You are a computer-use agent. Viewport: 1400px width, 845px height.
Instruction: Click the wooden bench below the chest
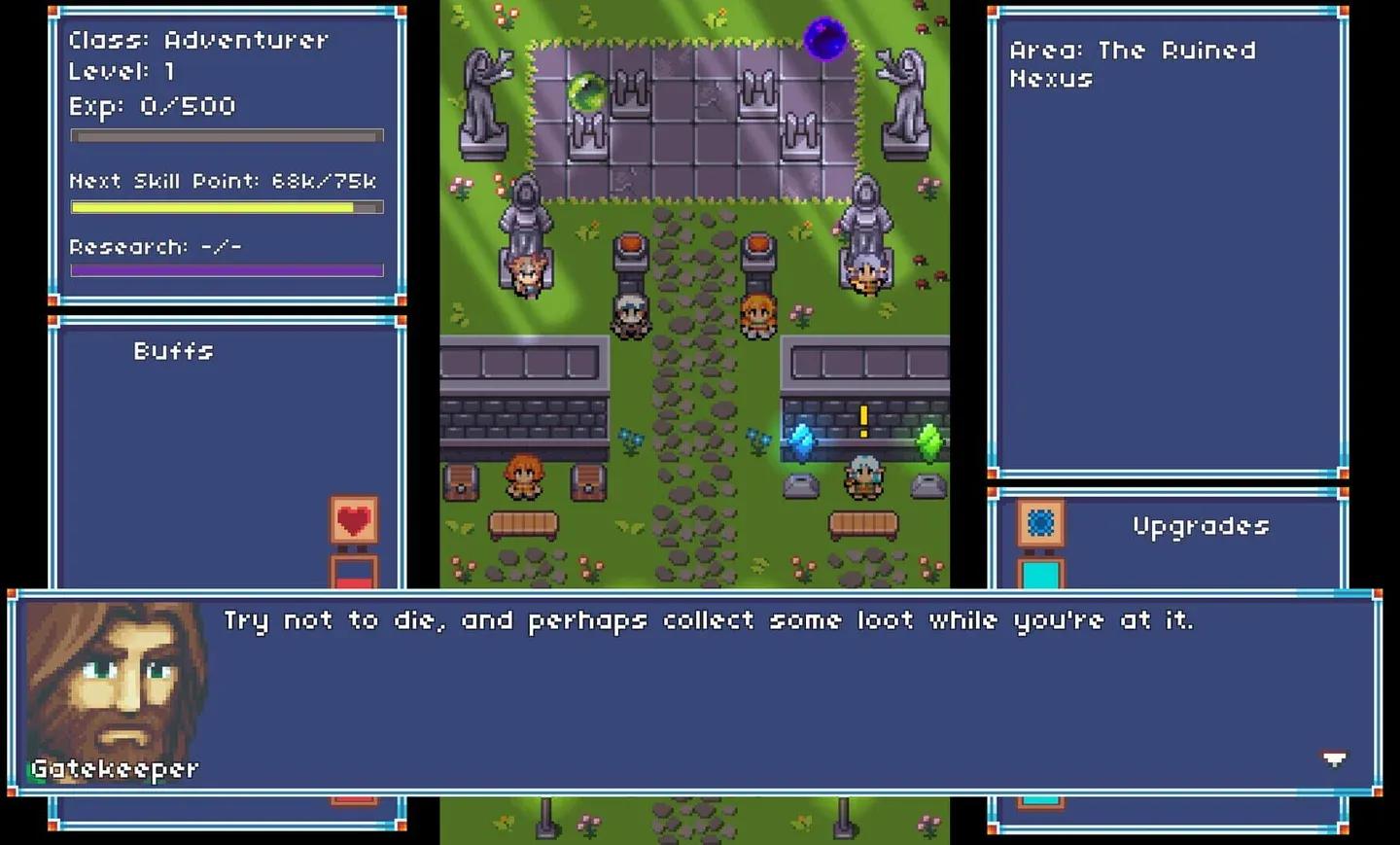click(x=523, y=525)
